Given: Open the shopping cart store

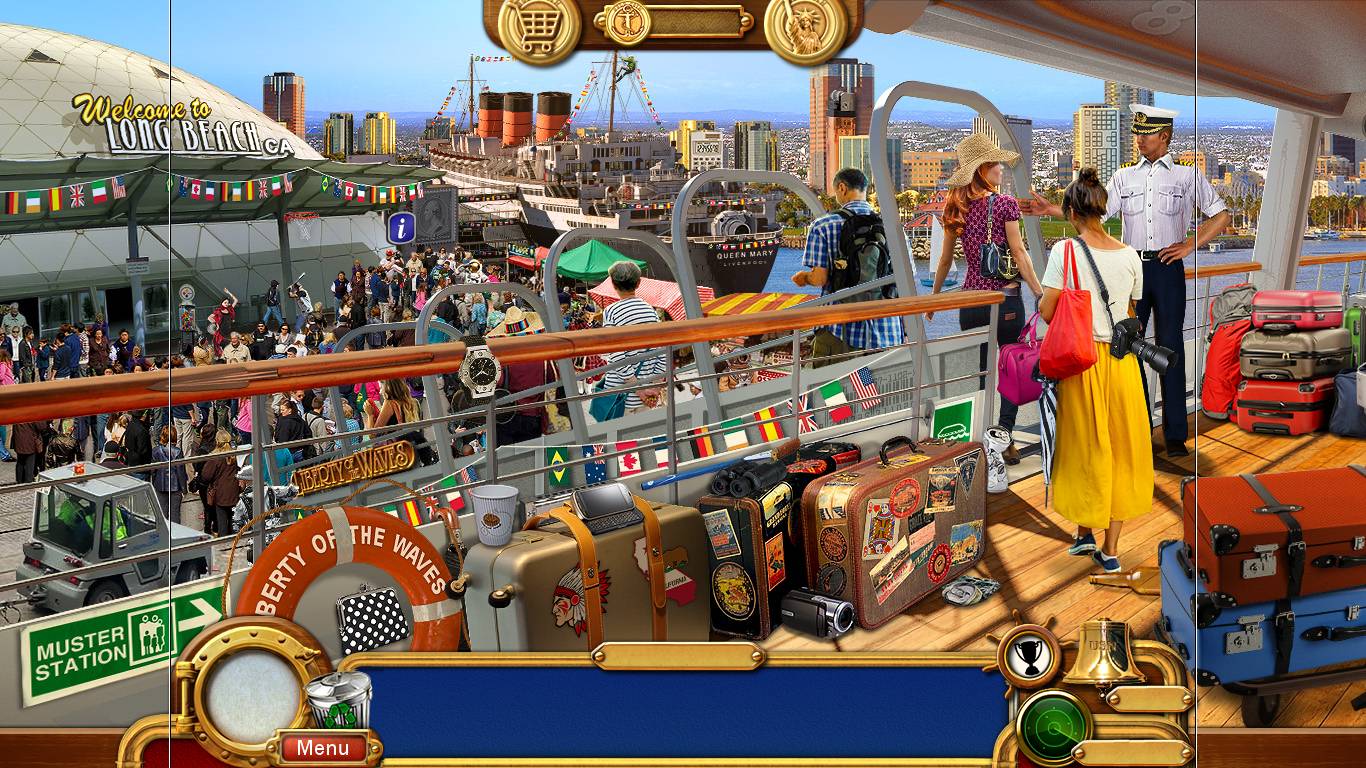Looking at the screenshot, I should click(x=538, y=27).
